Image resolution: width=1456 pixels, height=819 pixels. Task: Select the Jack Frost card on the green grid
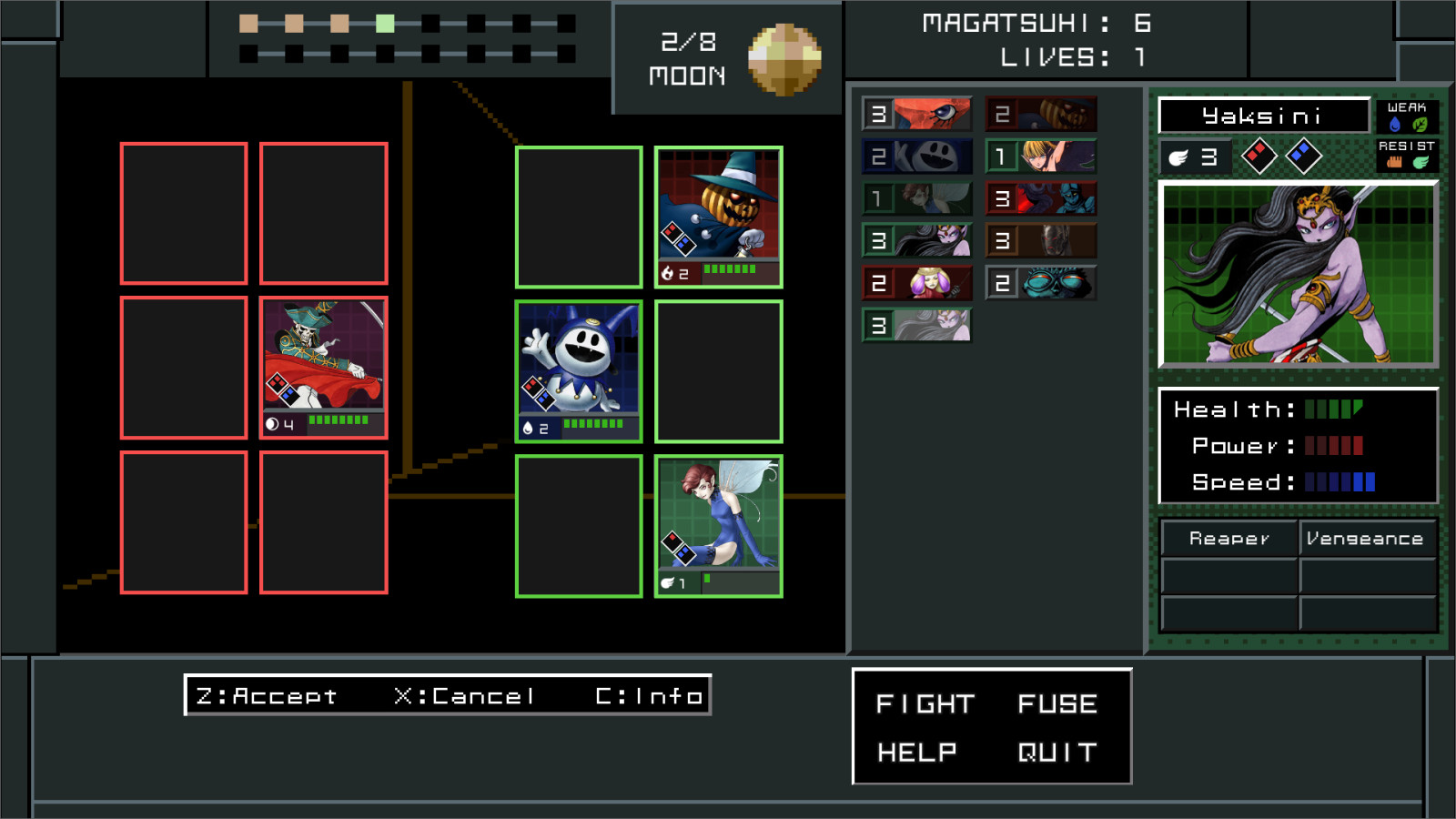[x=579, y=370]
